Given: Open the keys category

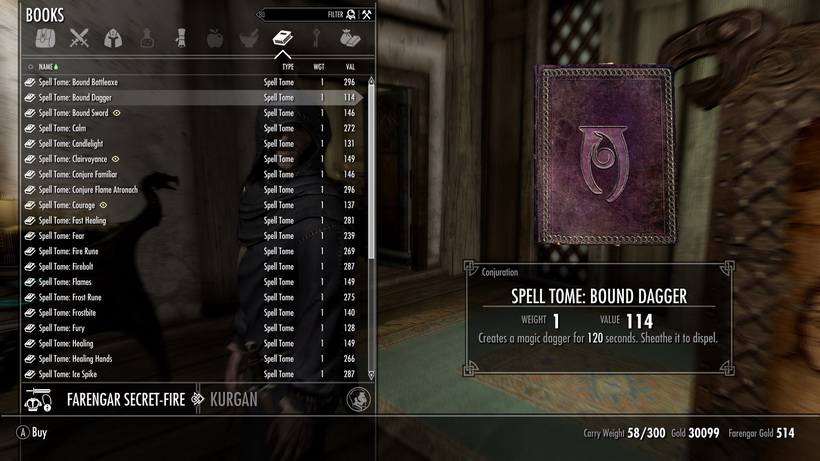Looking at the screenshot, I should (316, 39).
